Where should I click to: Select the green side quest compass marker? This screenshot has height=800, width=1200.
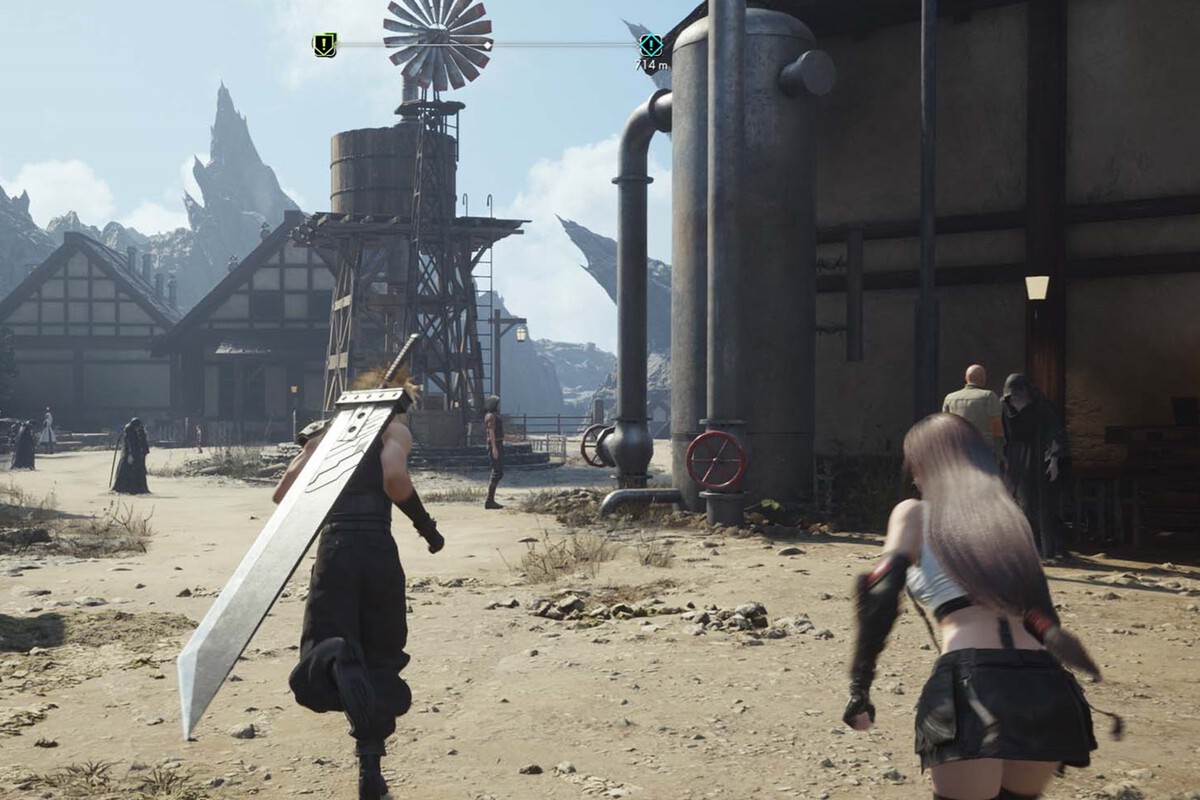324,45
